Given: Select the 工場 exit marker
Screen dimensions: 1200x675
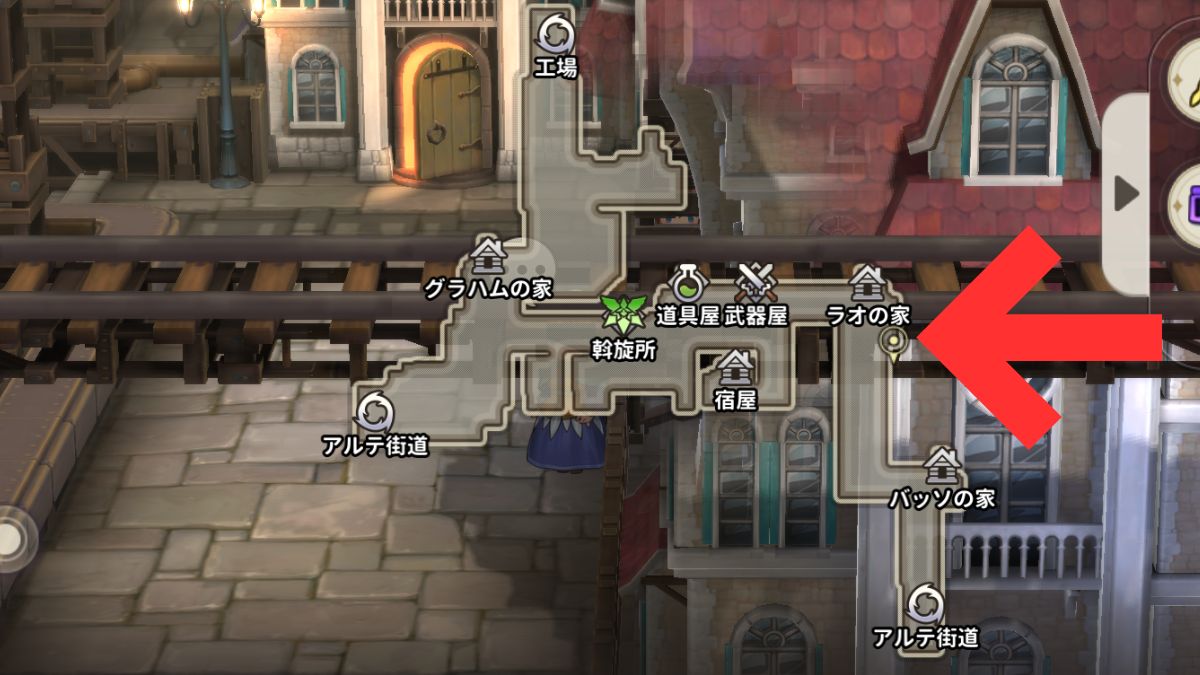Looking at the screenshot, I should [553, 35].
